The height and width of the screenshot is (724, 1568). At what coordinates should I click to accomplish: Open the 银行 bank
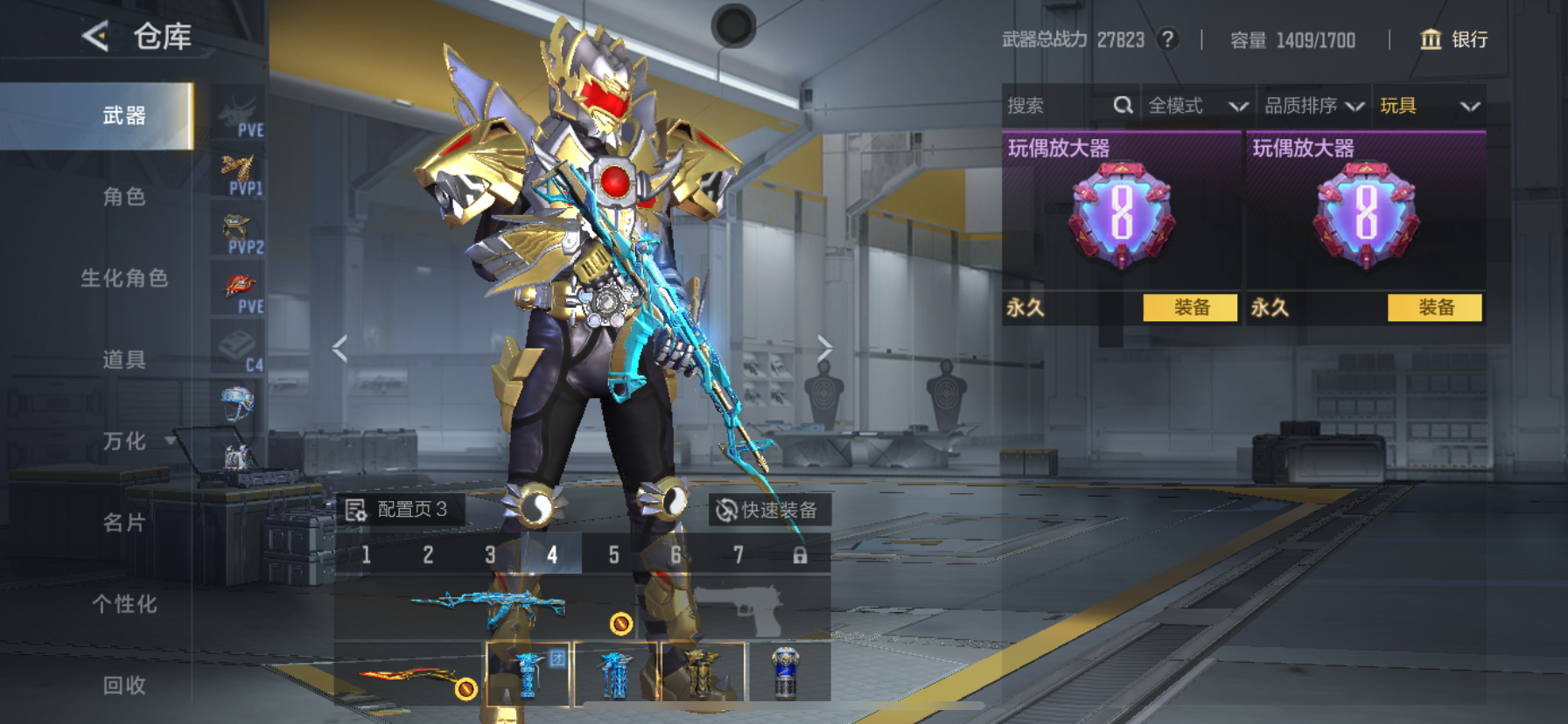point(1454,39)
